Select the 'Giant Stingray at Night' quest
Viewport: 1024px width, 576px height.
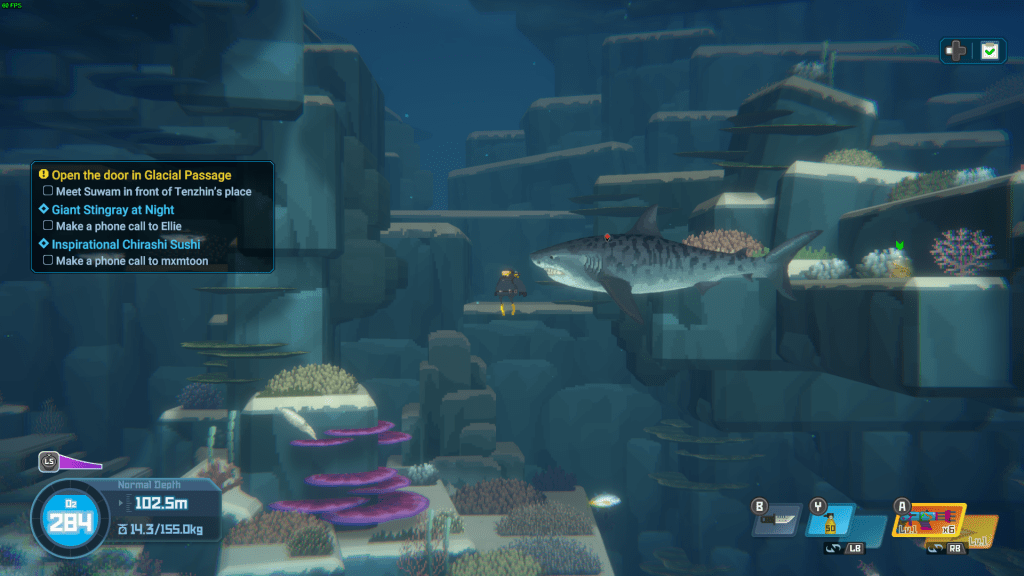coord(112,210)
